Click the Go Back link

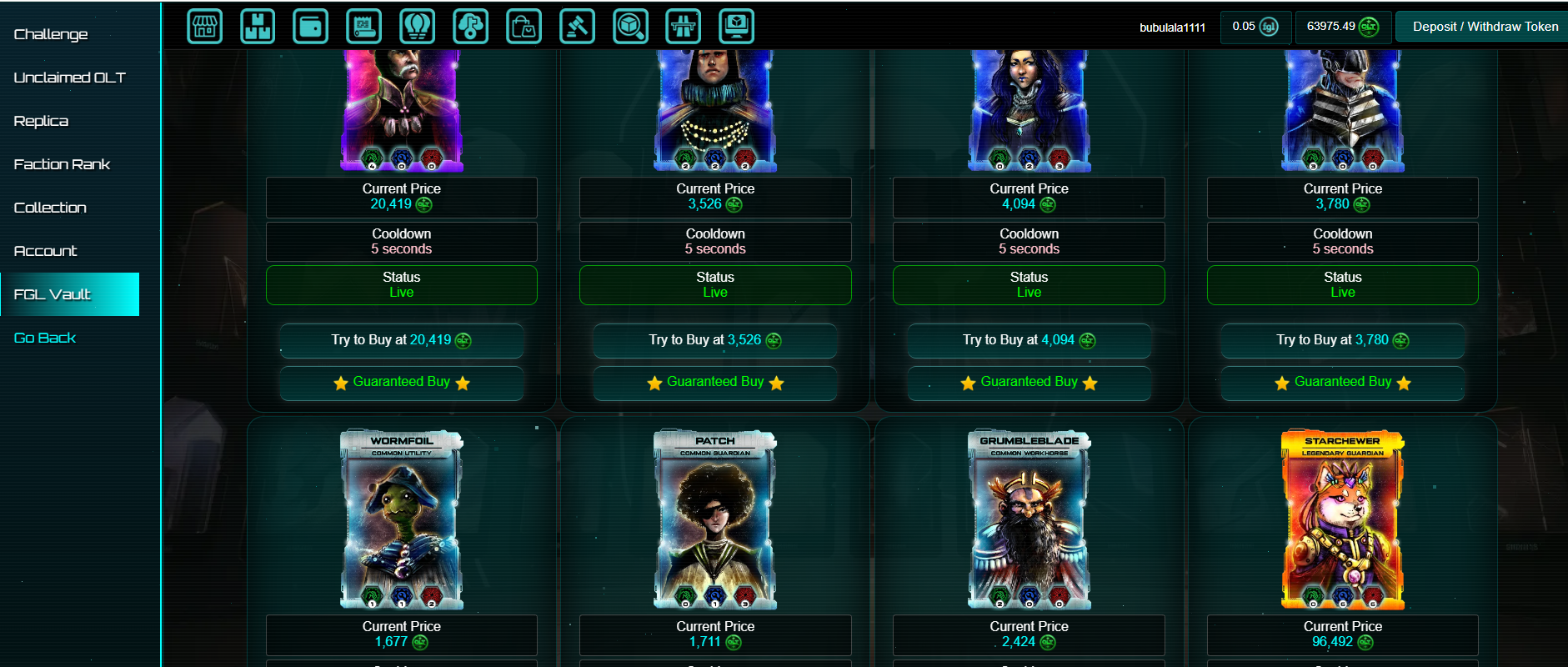(x=45, y=338)
